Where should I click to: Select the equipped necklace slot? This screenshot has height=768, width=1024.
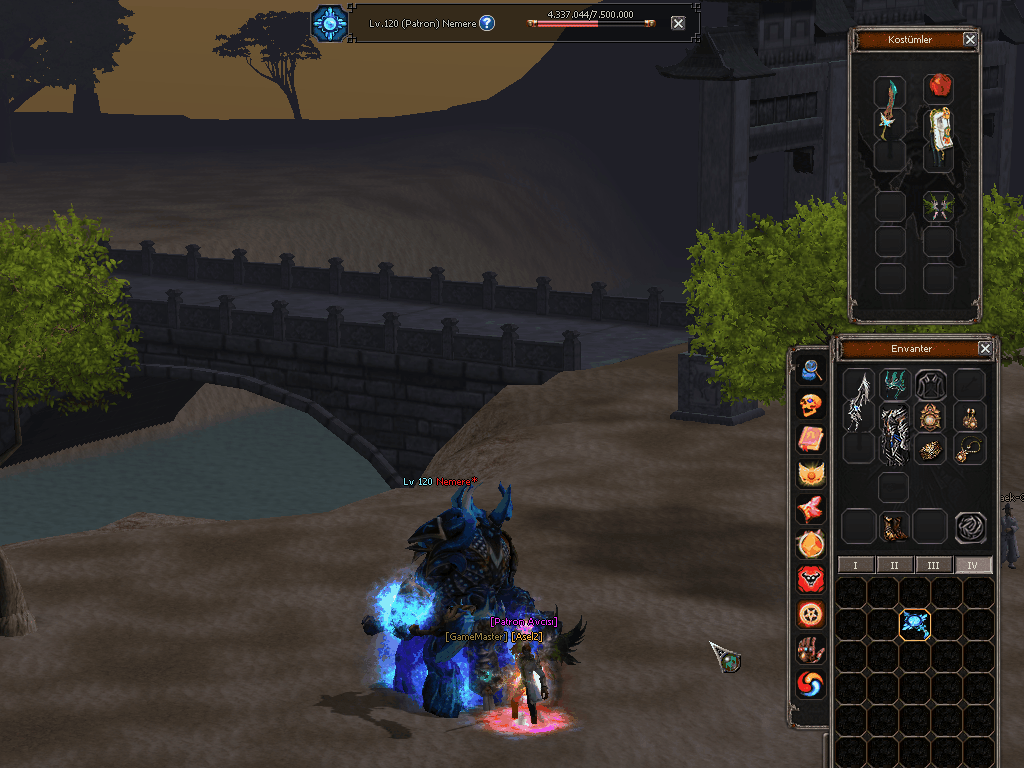pyautogui.click(x=970, y=449)
